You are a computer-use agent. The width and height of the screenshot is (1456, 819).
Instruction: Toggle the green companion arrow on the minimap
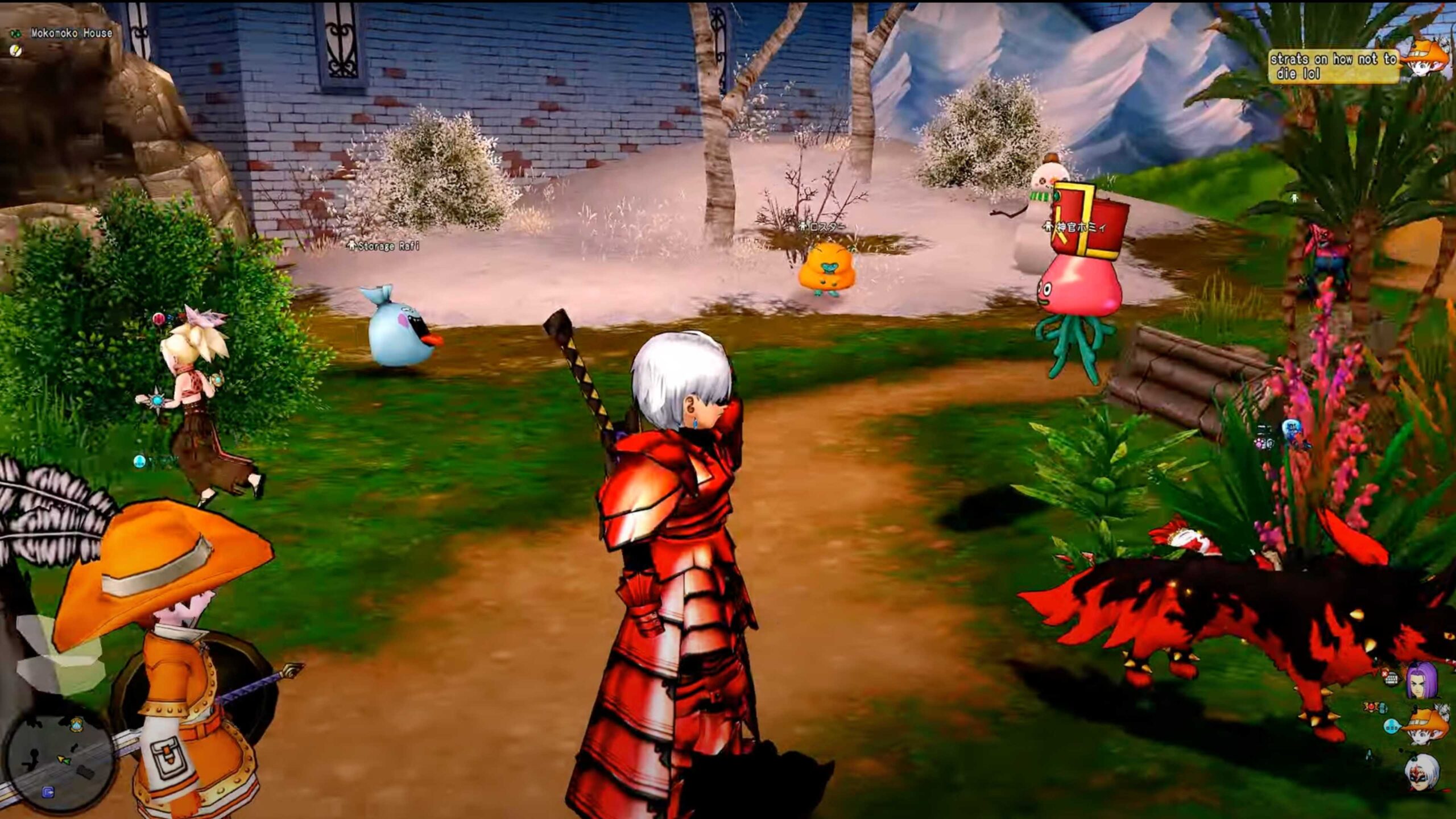point(68,762)
